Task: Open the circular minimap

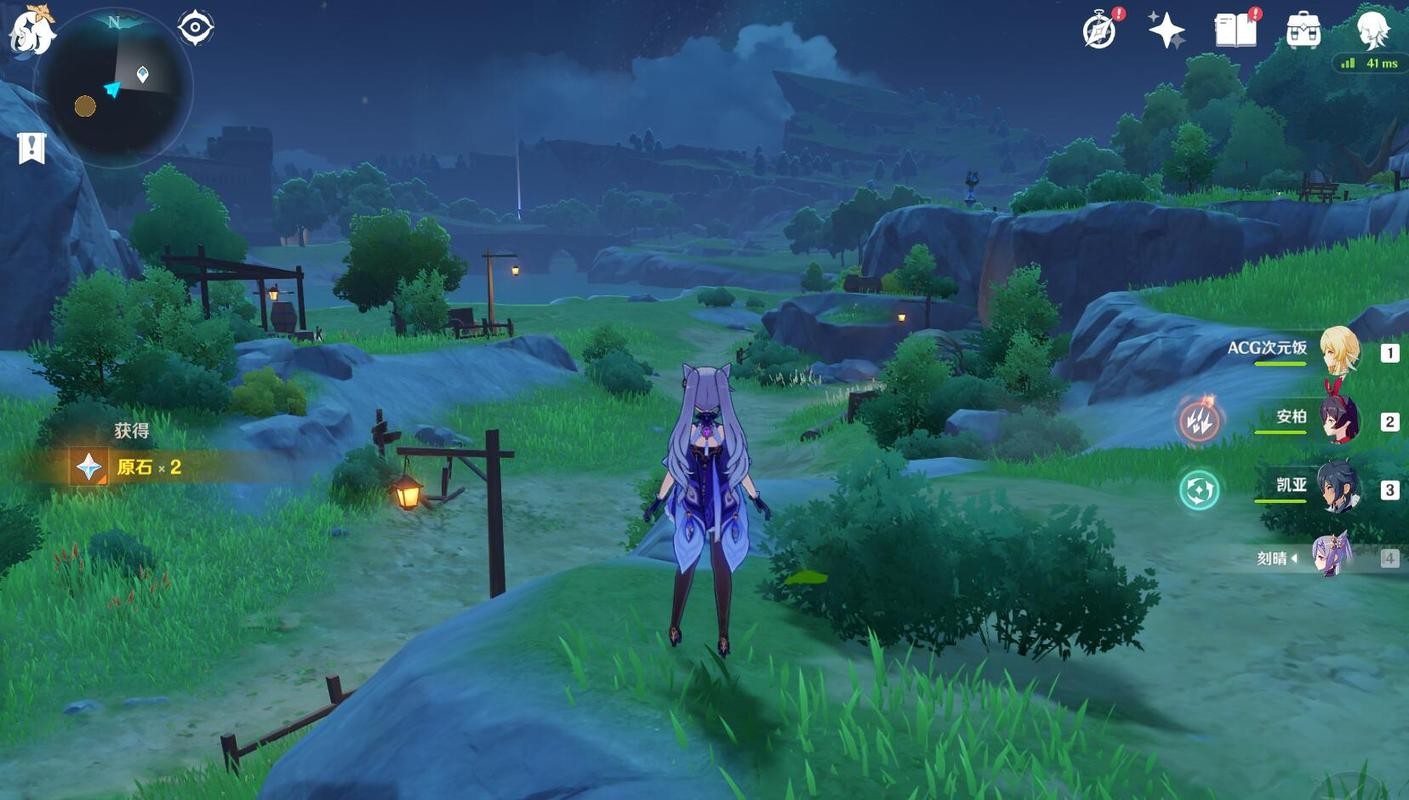Action: coord(114,88)
